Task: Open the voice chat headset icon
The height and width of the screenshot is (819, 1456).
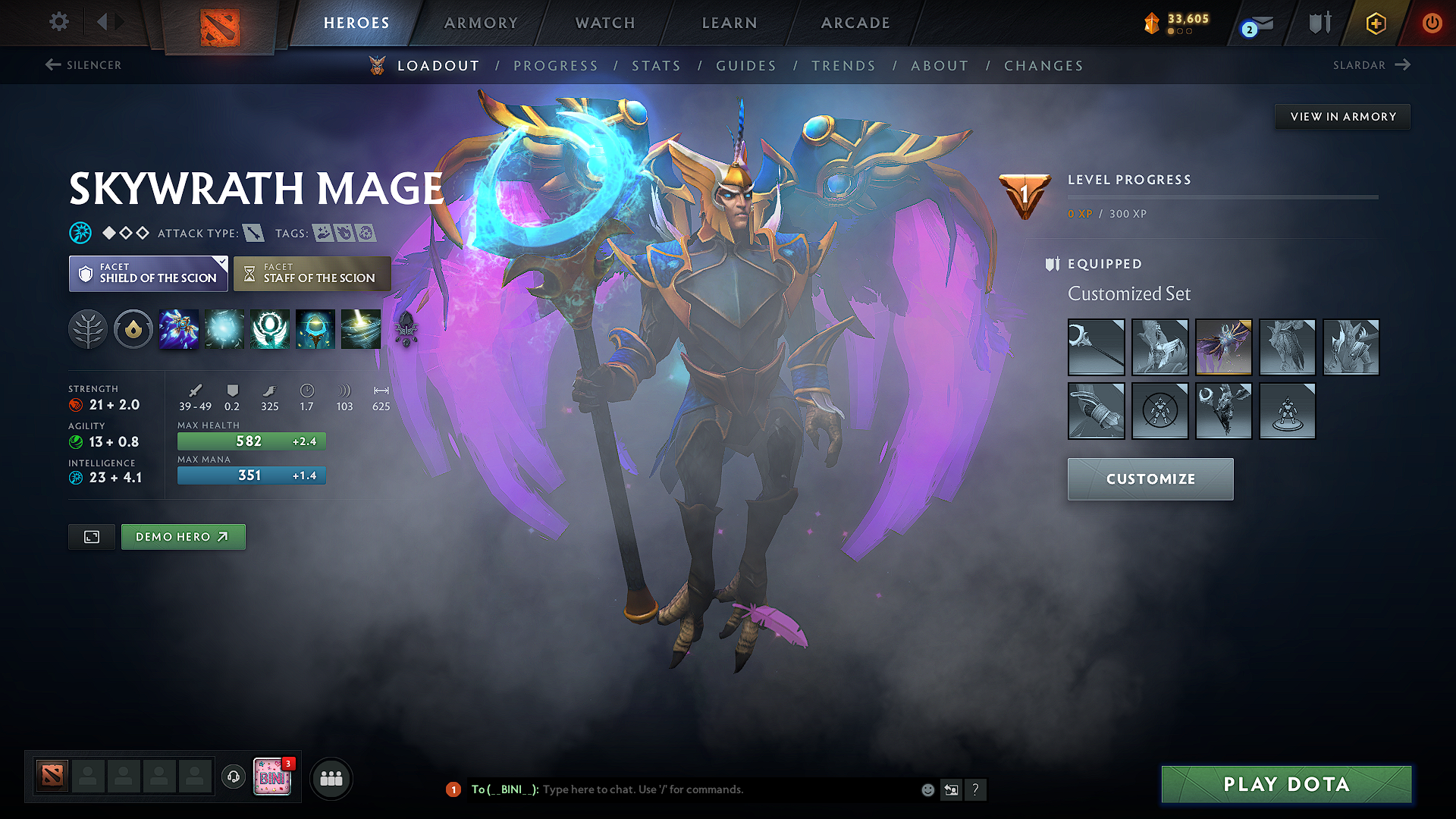Action: tap(233, 778)
